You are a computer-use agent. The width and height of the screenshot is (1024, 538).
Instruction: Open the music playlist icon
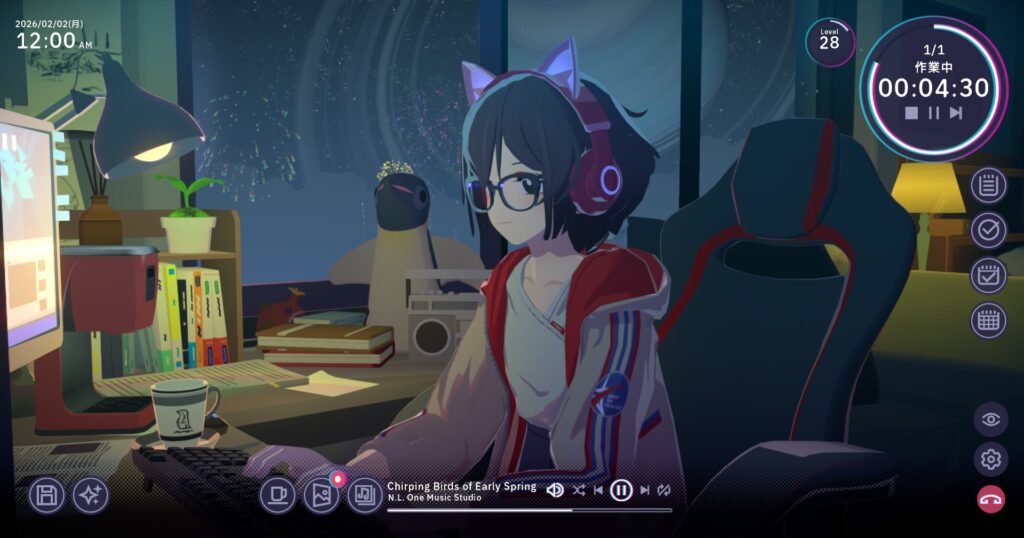point(365,494)
